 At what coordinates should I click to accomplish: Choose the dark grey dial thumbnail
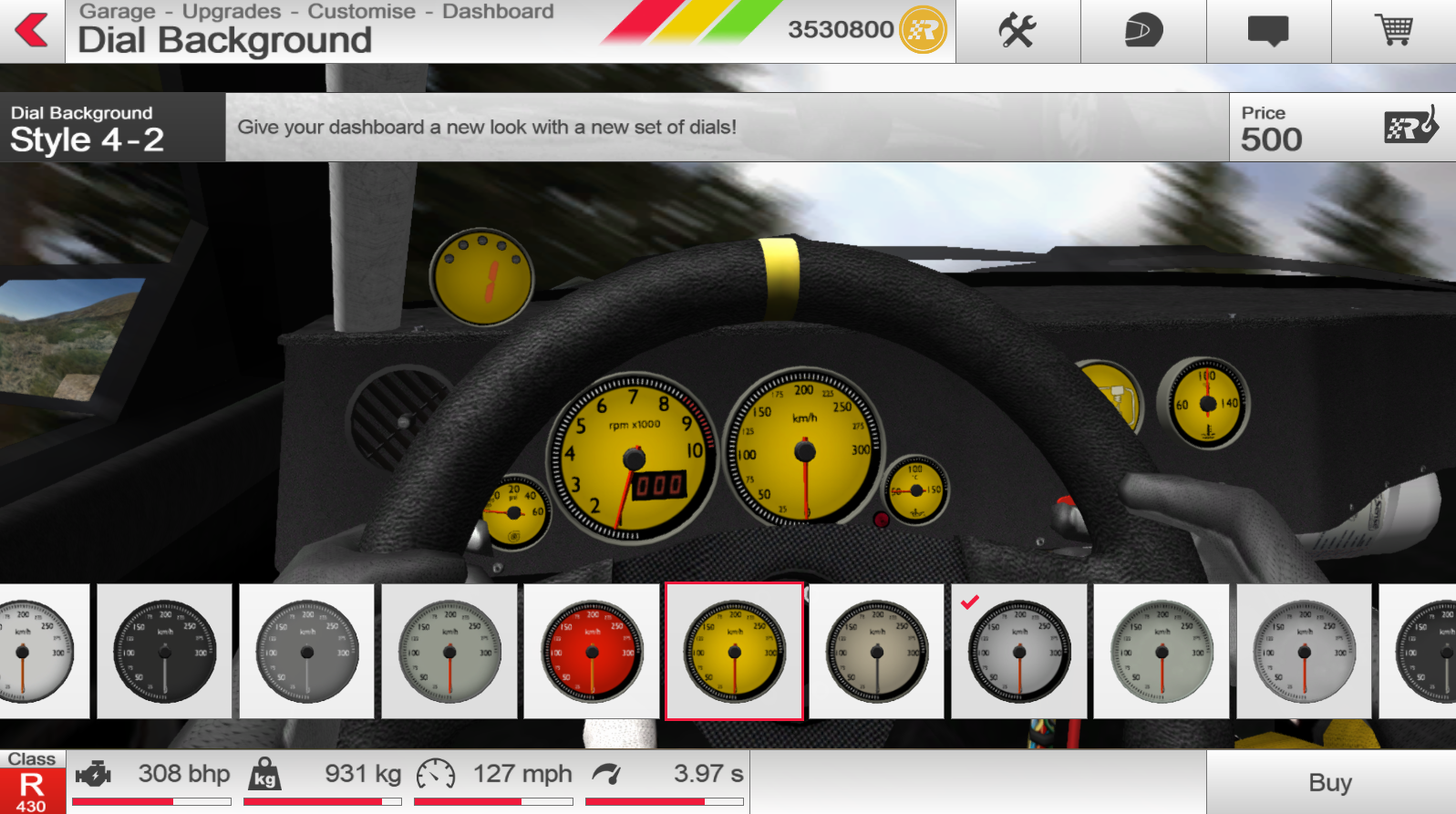point(307,651)
